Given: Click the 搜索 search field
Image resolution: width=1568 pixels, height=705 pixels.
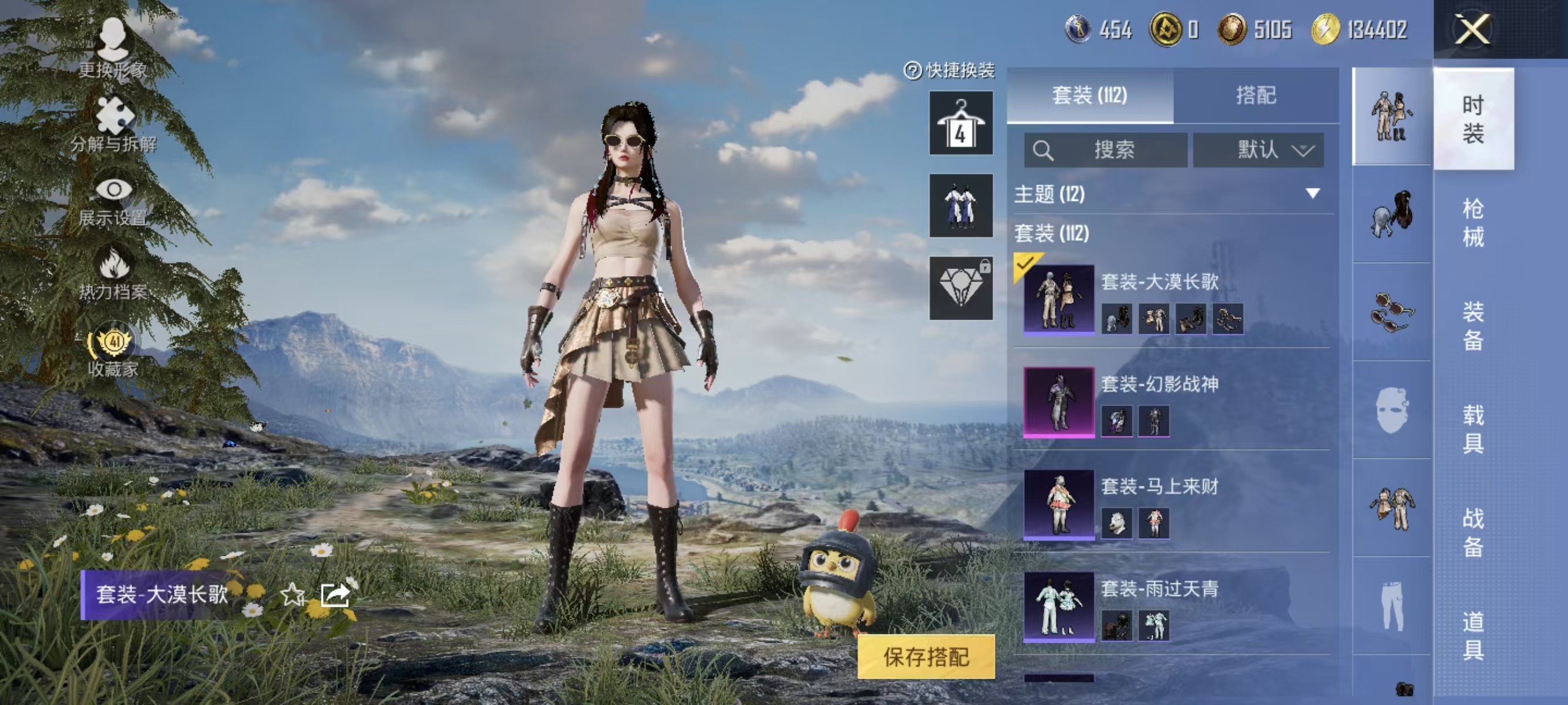Looking at the screenshot, I should 1105,150.
